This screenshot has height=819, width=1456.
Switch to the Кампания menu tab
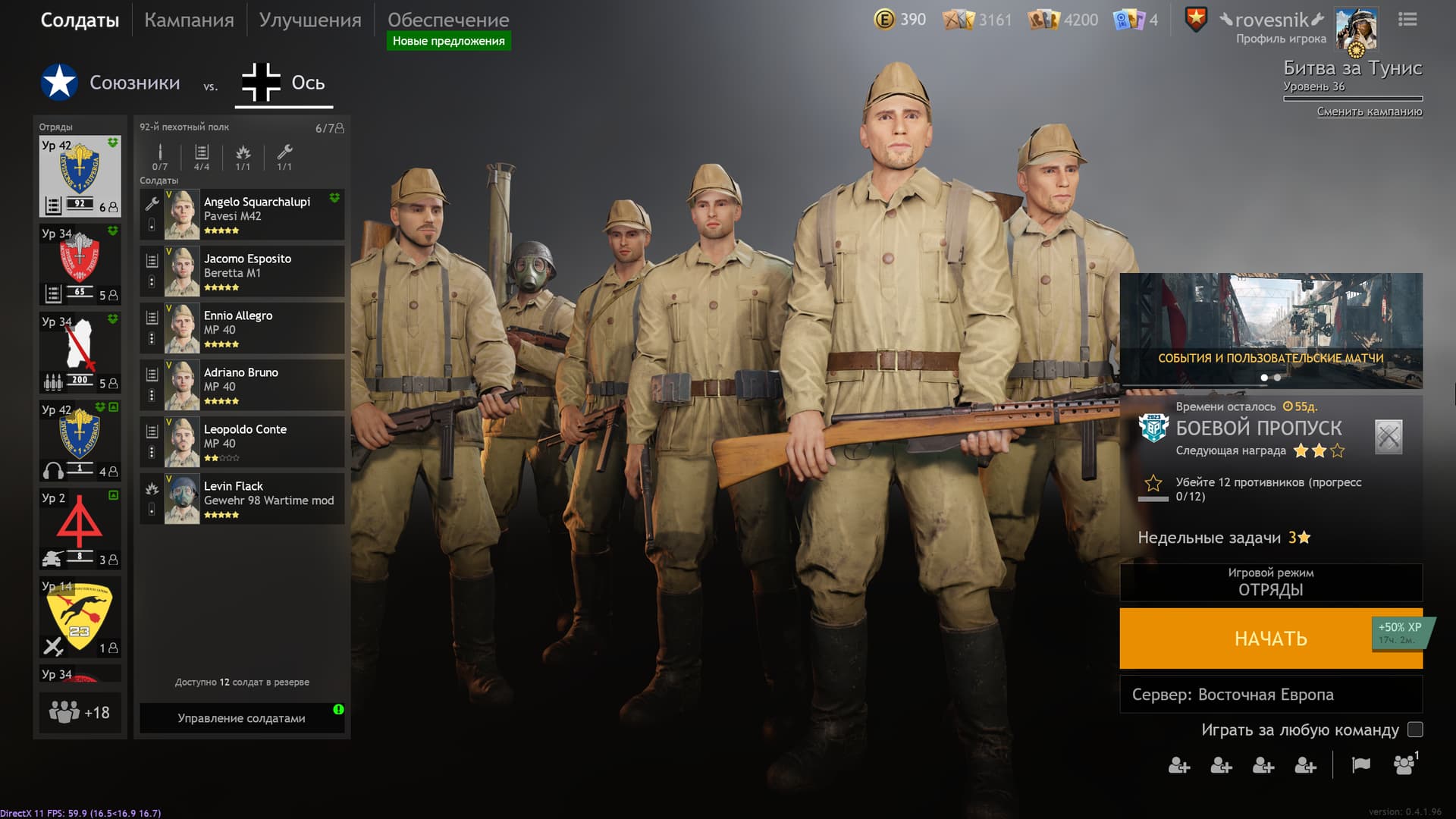click(x=189, y=20)
